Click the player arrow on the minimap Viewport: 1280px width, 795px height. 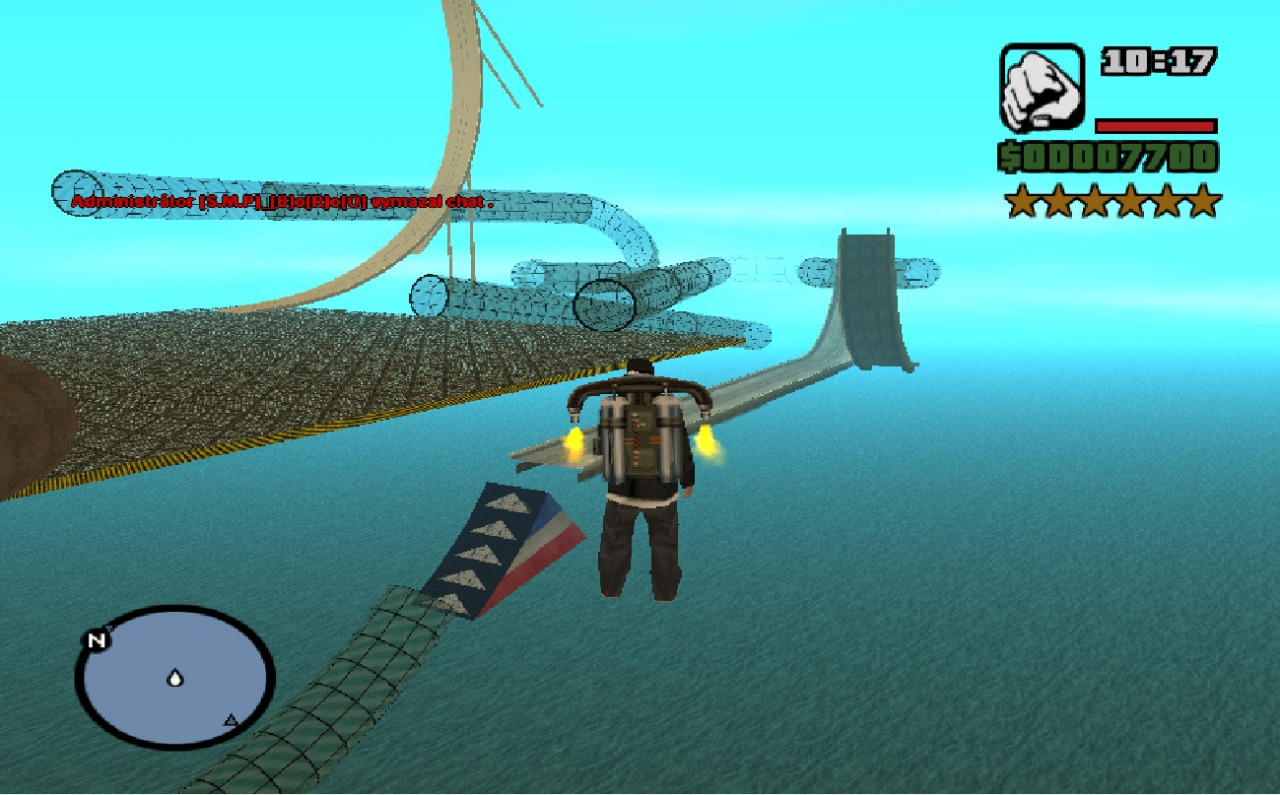pos(176,678)
